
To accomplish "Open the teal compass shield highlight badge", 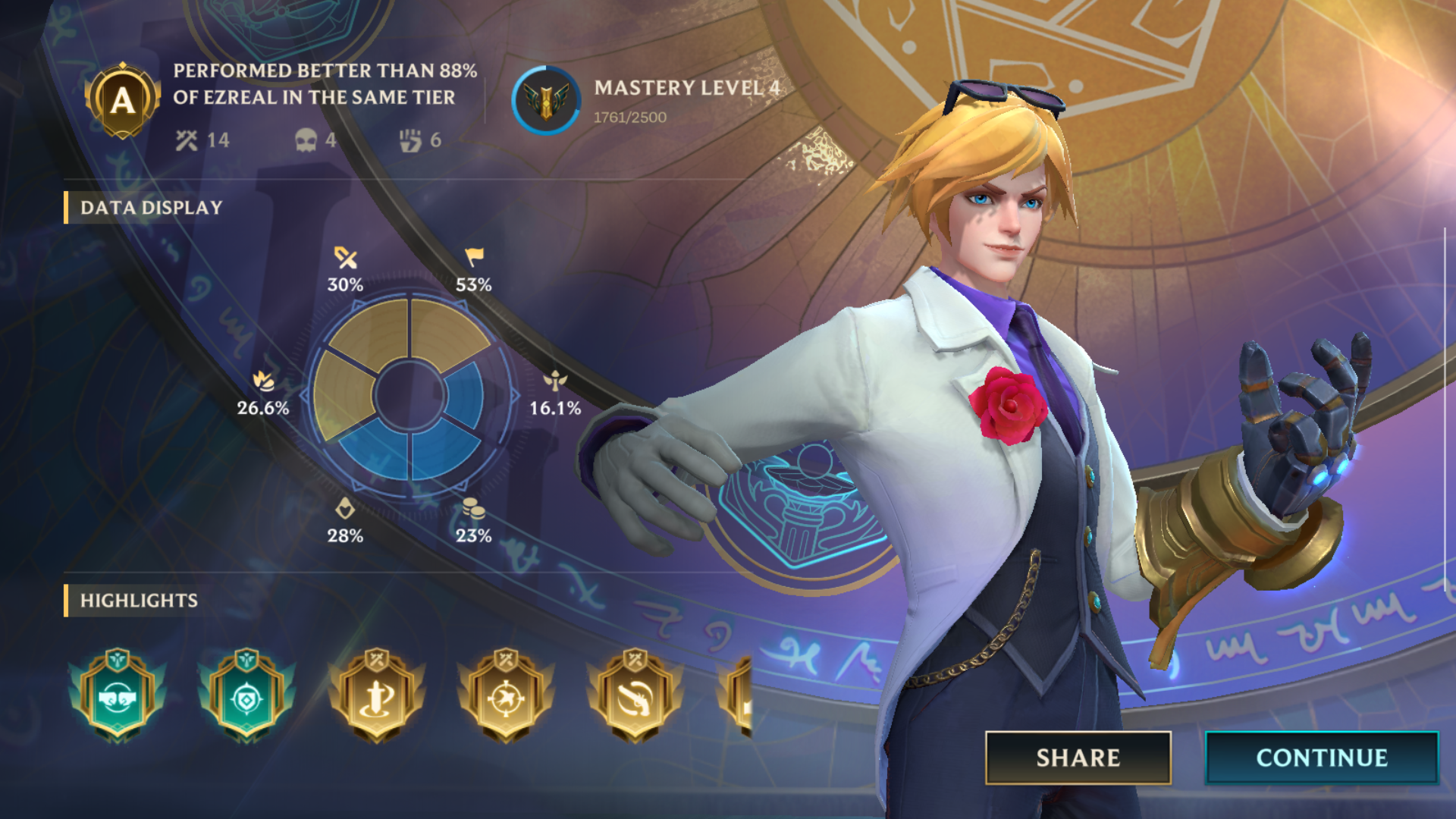I will [x=246, y=695].
